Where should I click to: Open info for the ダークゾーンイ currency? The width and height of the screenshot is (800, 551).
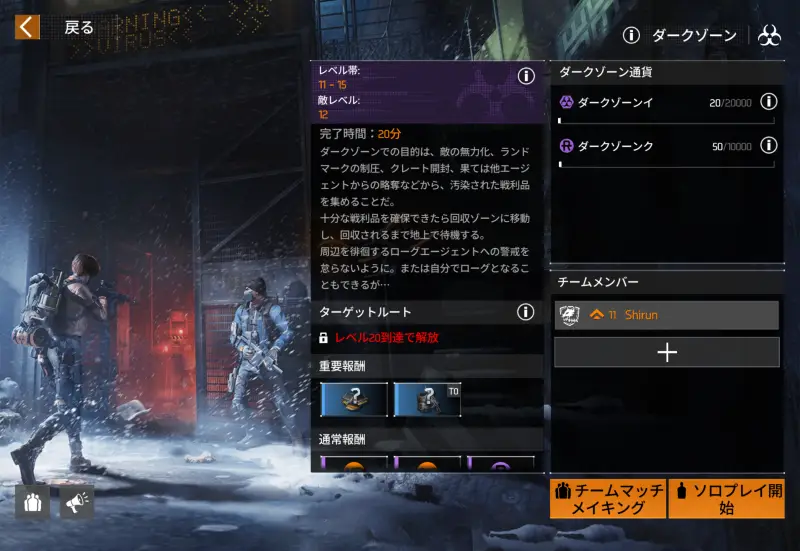click(x=768, y=101)
